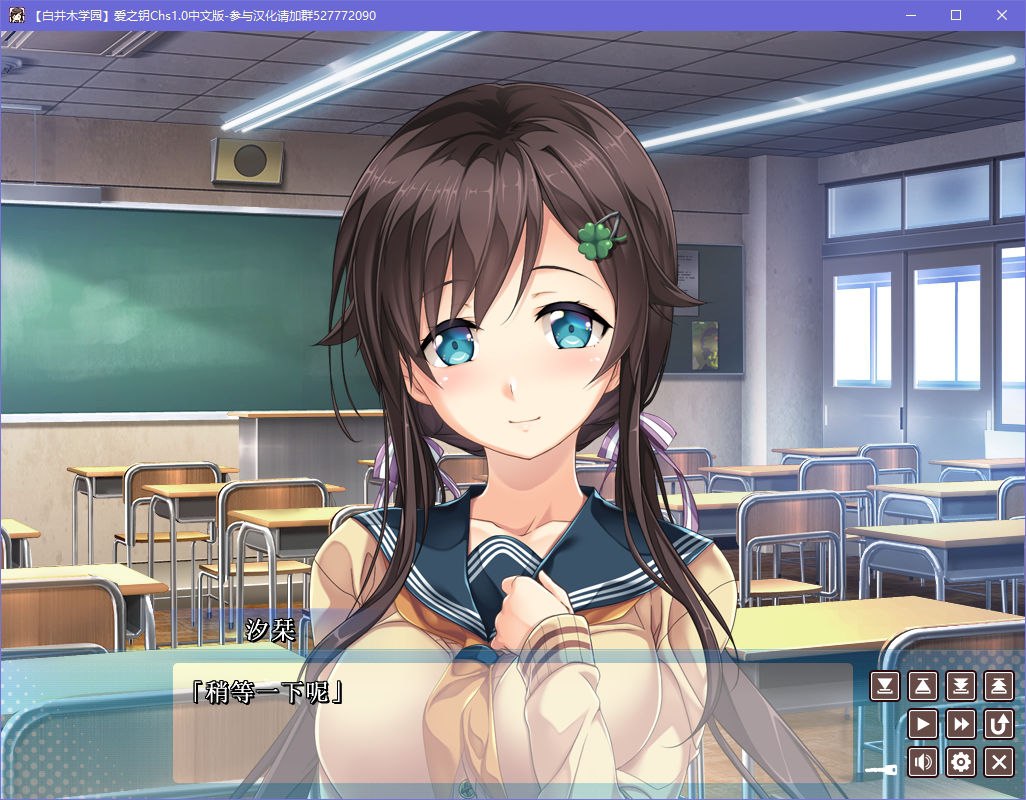The image size is (1026, 800).
Task: Quick load with the double up-arrow button
Action: (999, 686)
